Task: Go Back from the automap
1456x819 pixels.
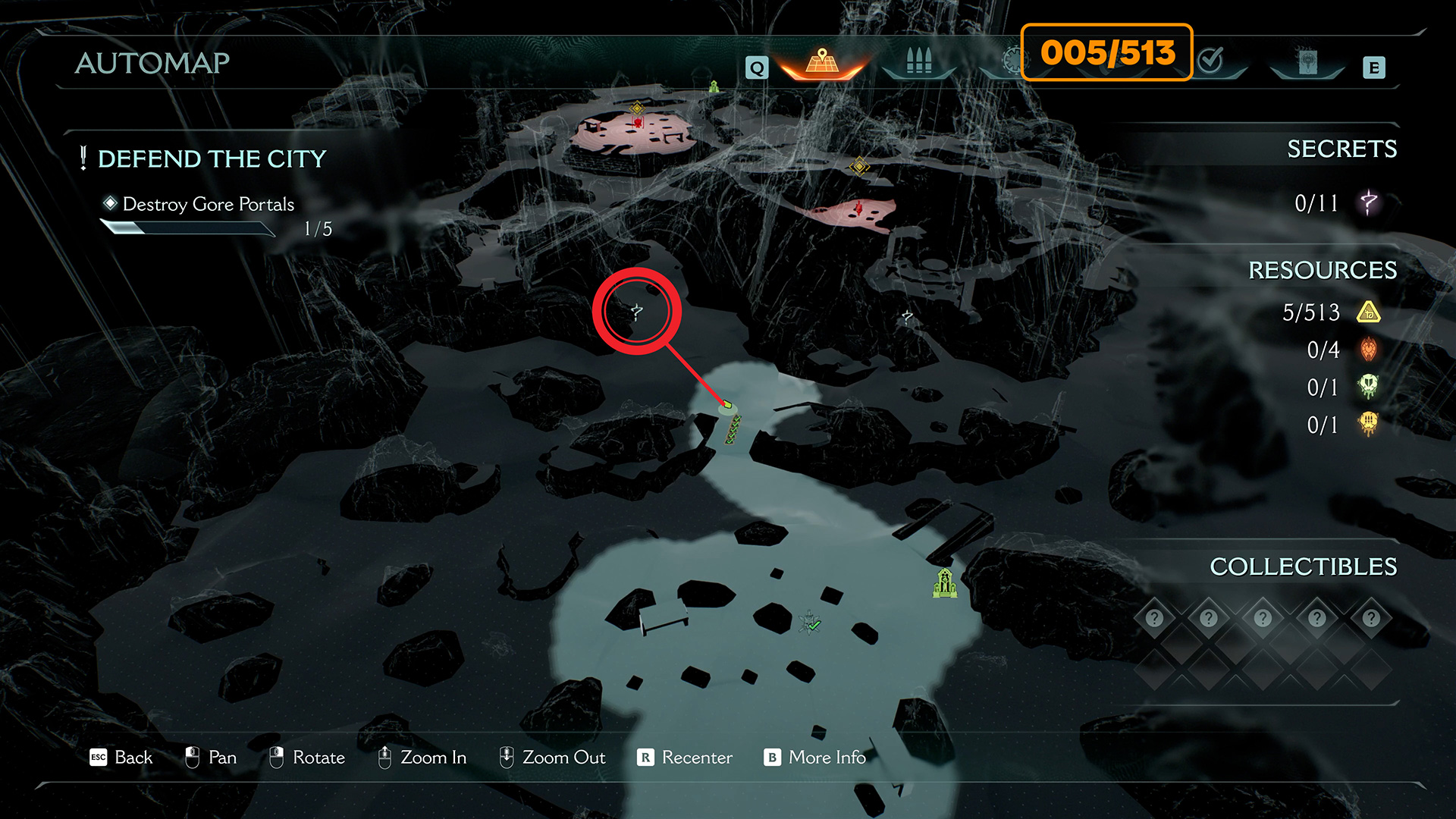Action: click(x=122, y=758)
